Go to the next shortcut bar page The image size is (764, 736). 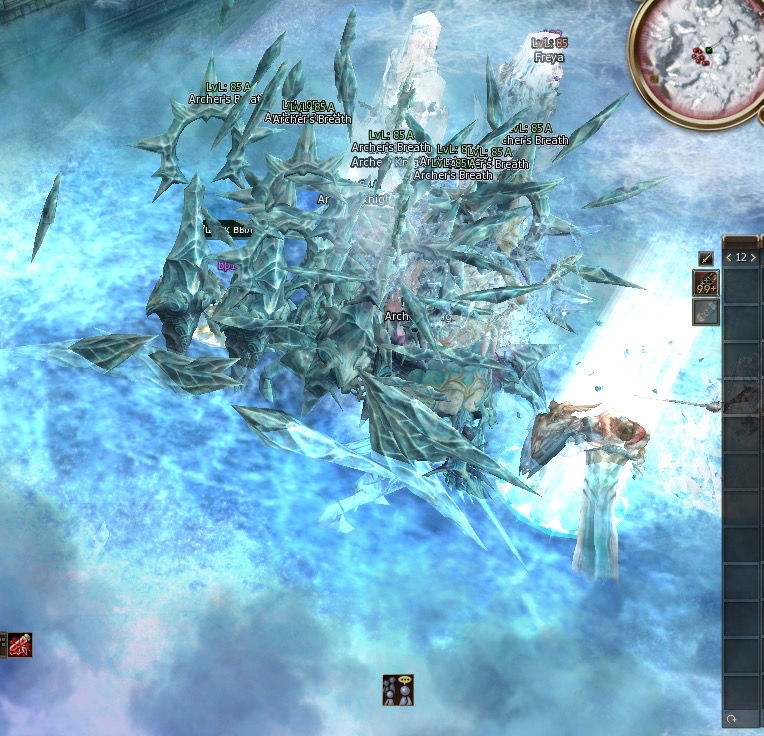(753, 257)
